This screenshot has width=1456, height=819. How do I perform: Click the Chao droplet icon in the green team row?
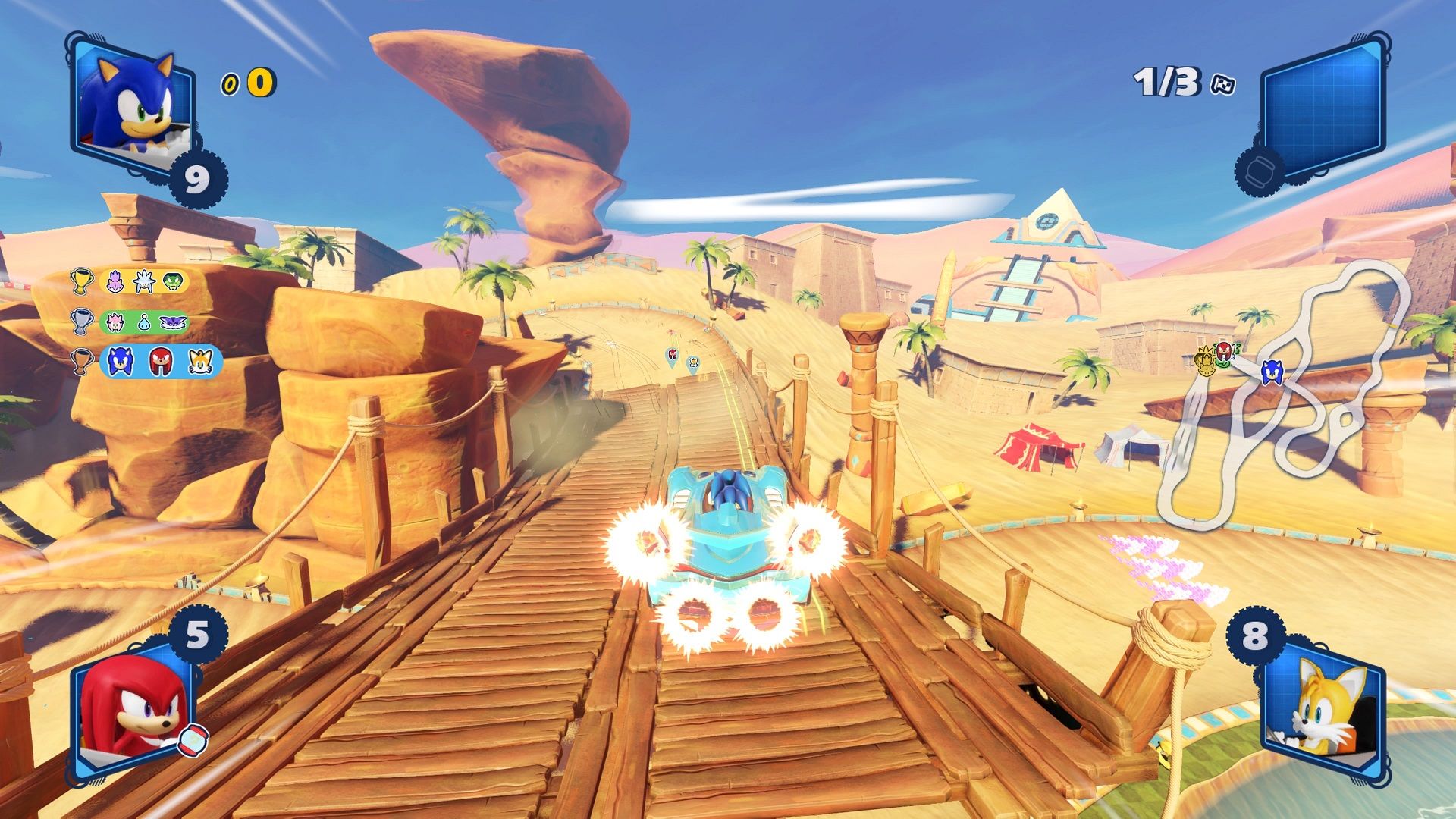(x=144, y=322)
